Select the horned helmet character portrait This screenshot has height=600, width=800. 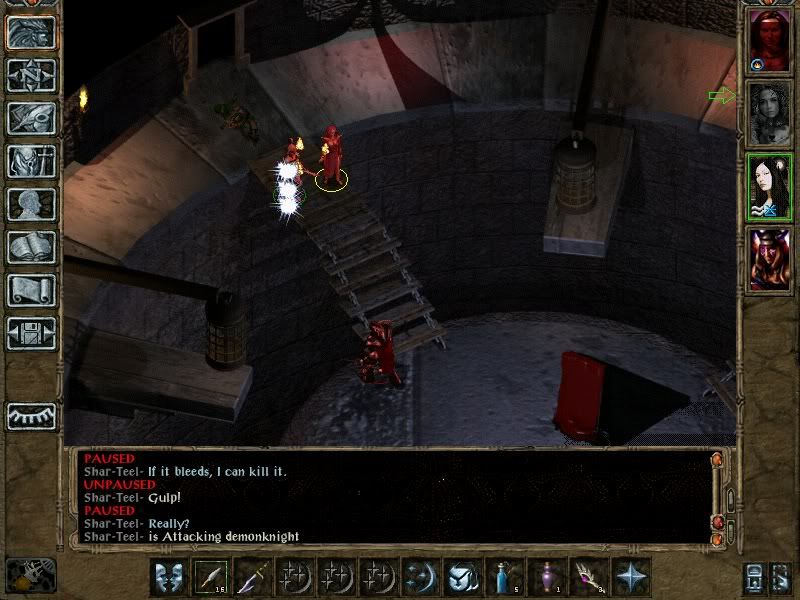click(769, 258)
